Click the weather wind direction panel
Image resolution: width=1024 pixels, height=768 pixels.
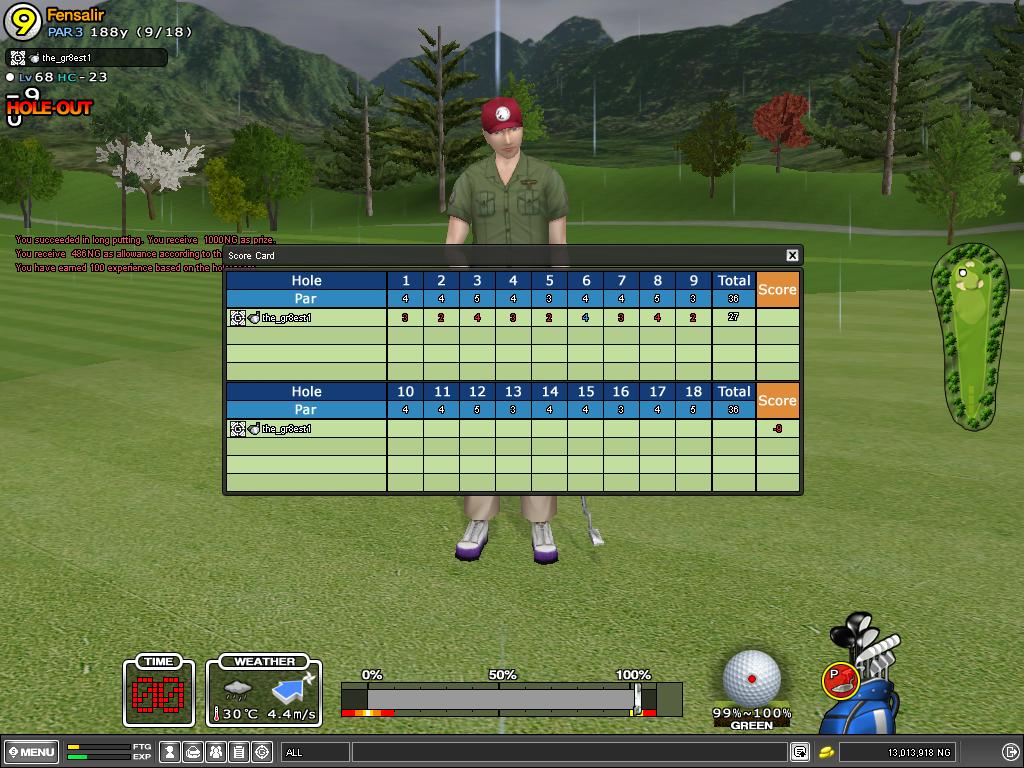tap(264, 691)
